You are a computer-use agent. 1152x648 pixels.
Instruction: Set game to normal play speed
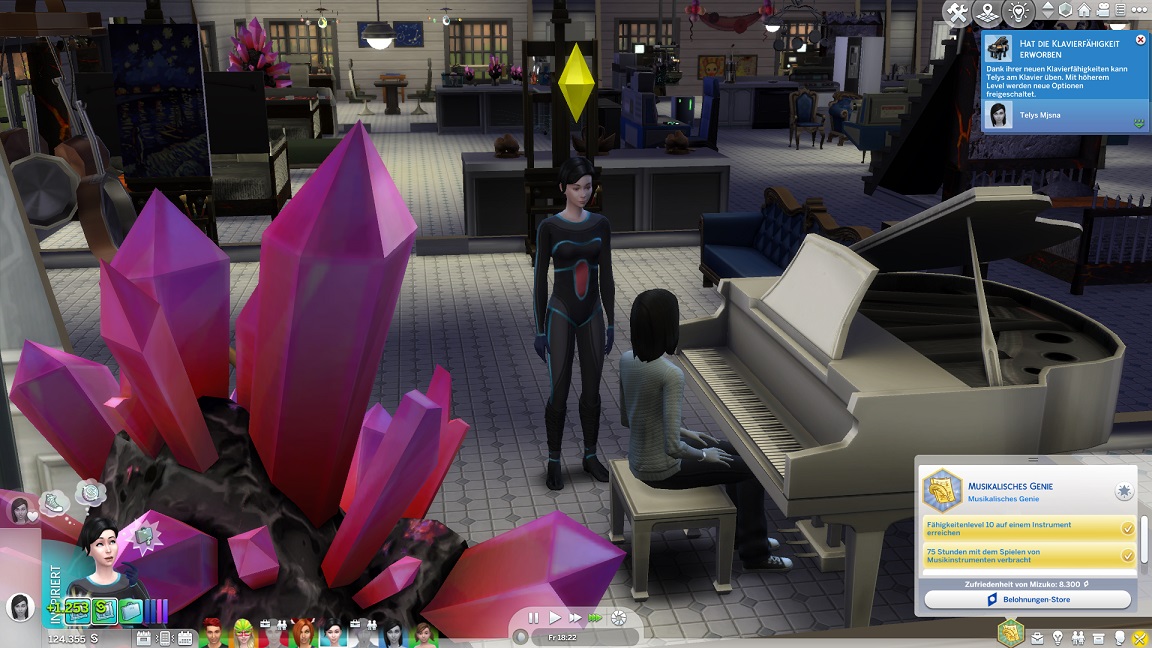pos(555,618)
